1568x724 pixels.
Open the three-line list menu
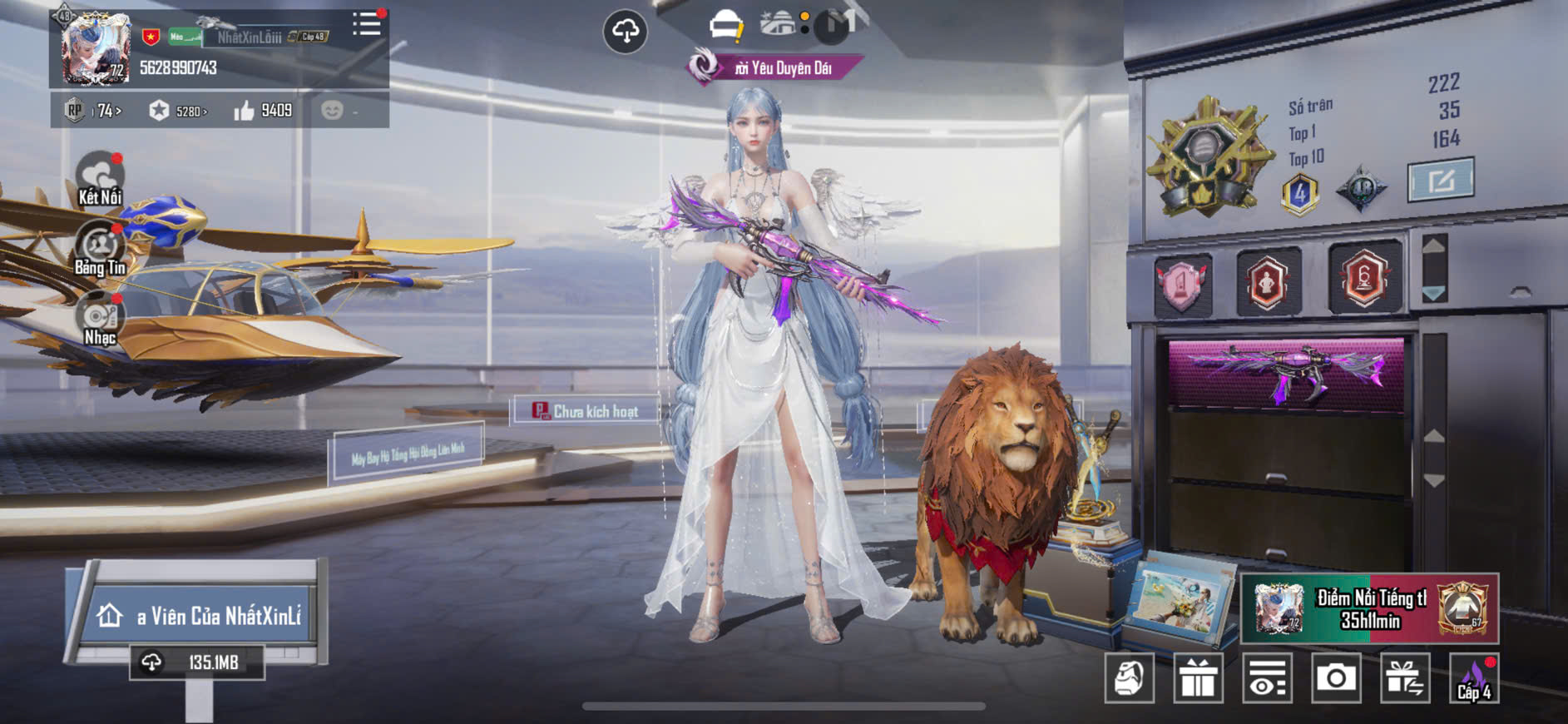pyautogui.click(x=366, y=24)
